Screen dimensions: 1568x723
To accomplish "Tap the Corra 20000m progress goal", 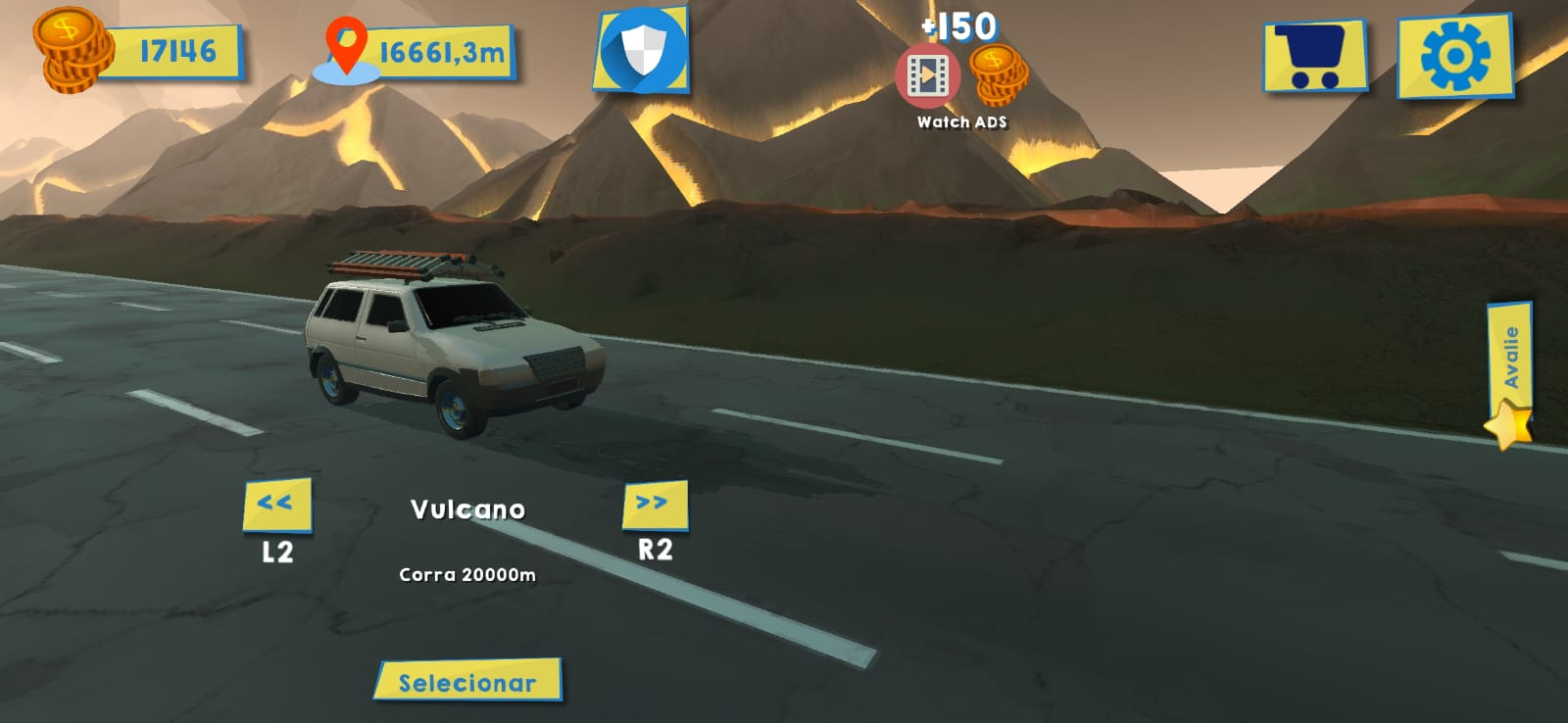I will [468, 574].
